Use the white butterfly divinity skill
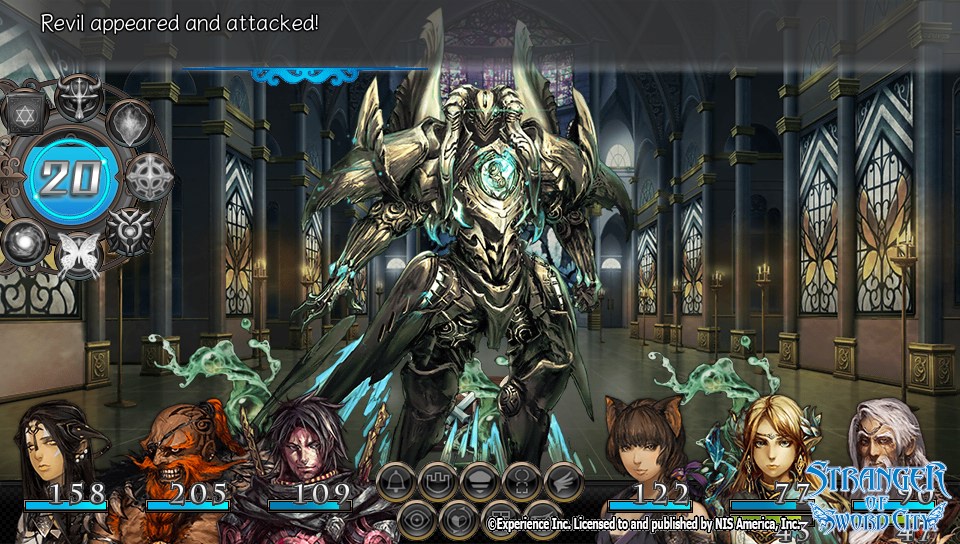This screenshot has height=544, width=960. [76, 255]
